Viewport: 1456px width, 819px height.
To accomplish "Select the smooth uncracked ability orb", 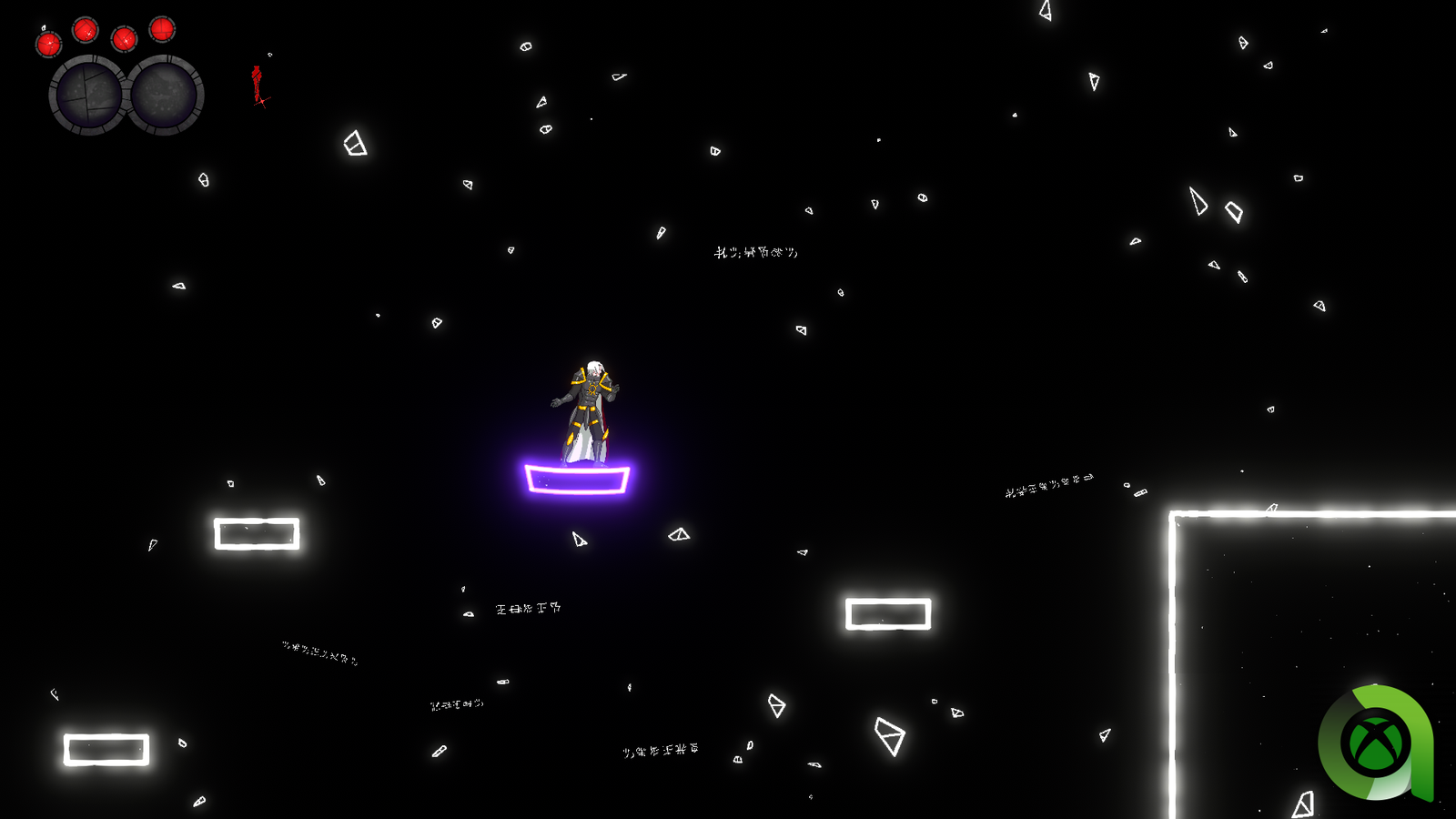I will (x=166, y=95).
